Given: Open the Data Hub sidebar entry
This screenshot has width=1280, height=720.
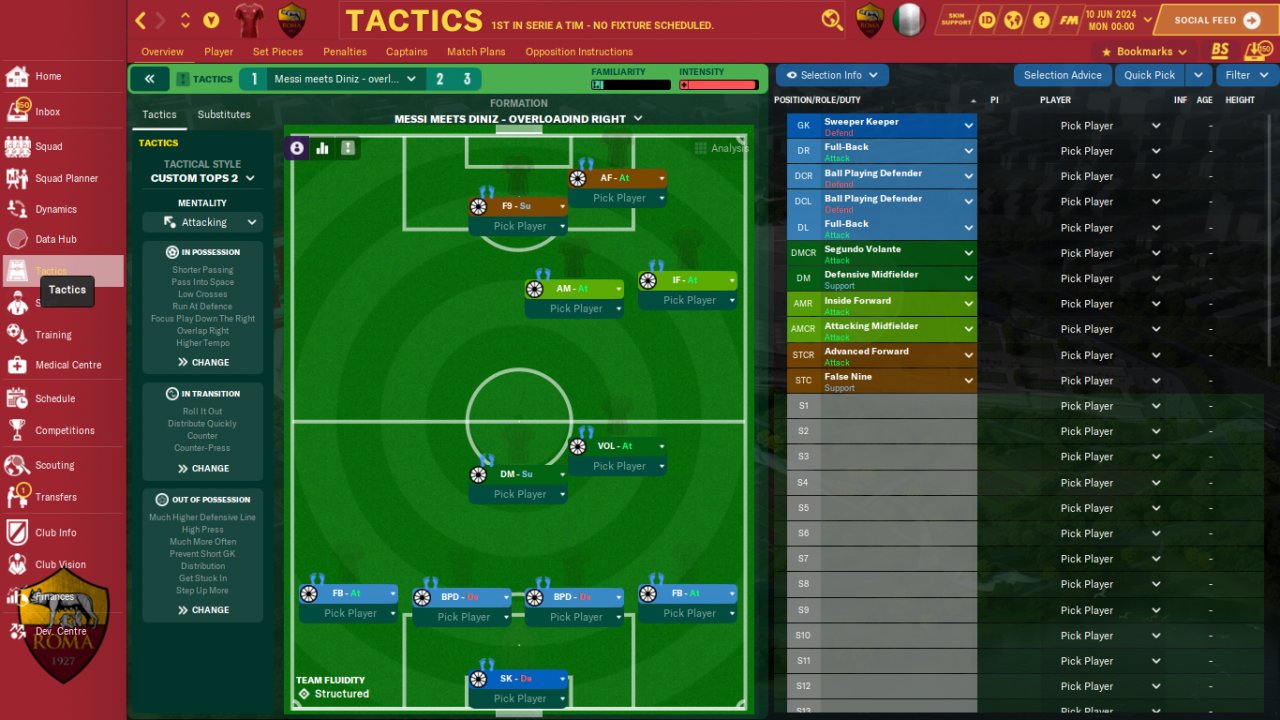Looking at the screenshot, I should point(55,239).
